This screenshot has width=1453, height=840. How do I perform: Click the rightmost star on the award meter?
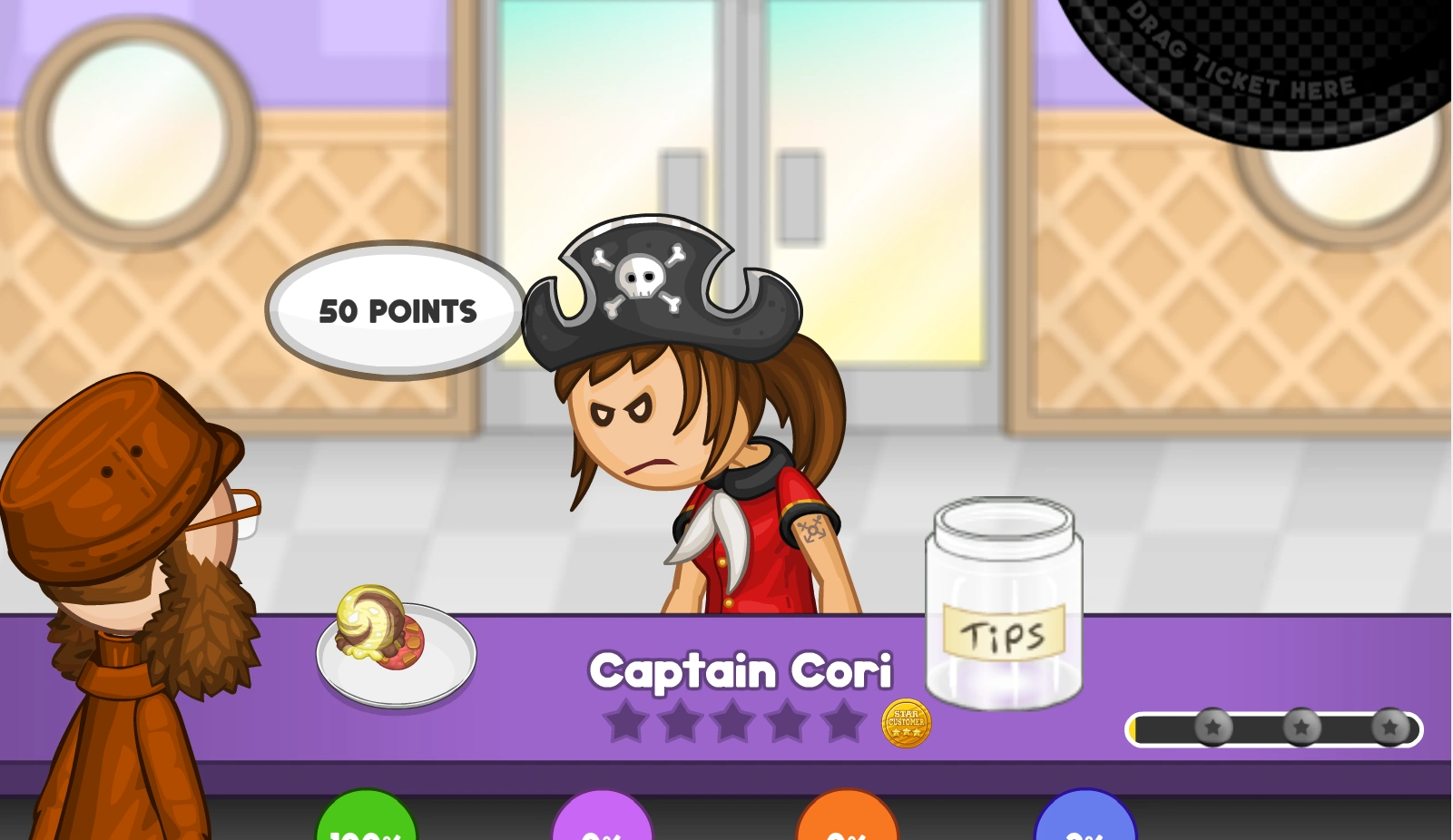pyautogui.click(x=1389, y=726)
